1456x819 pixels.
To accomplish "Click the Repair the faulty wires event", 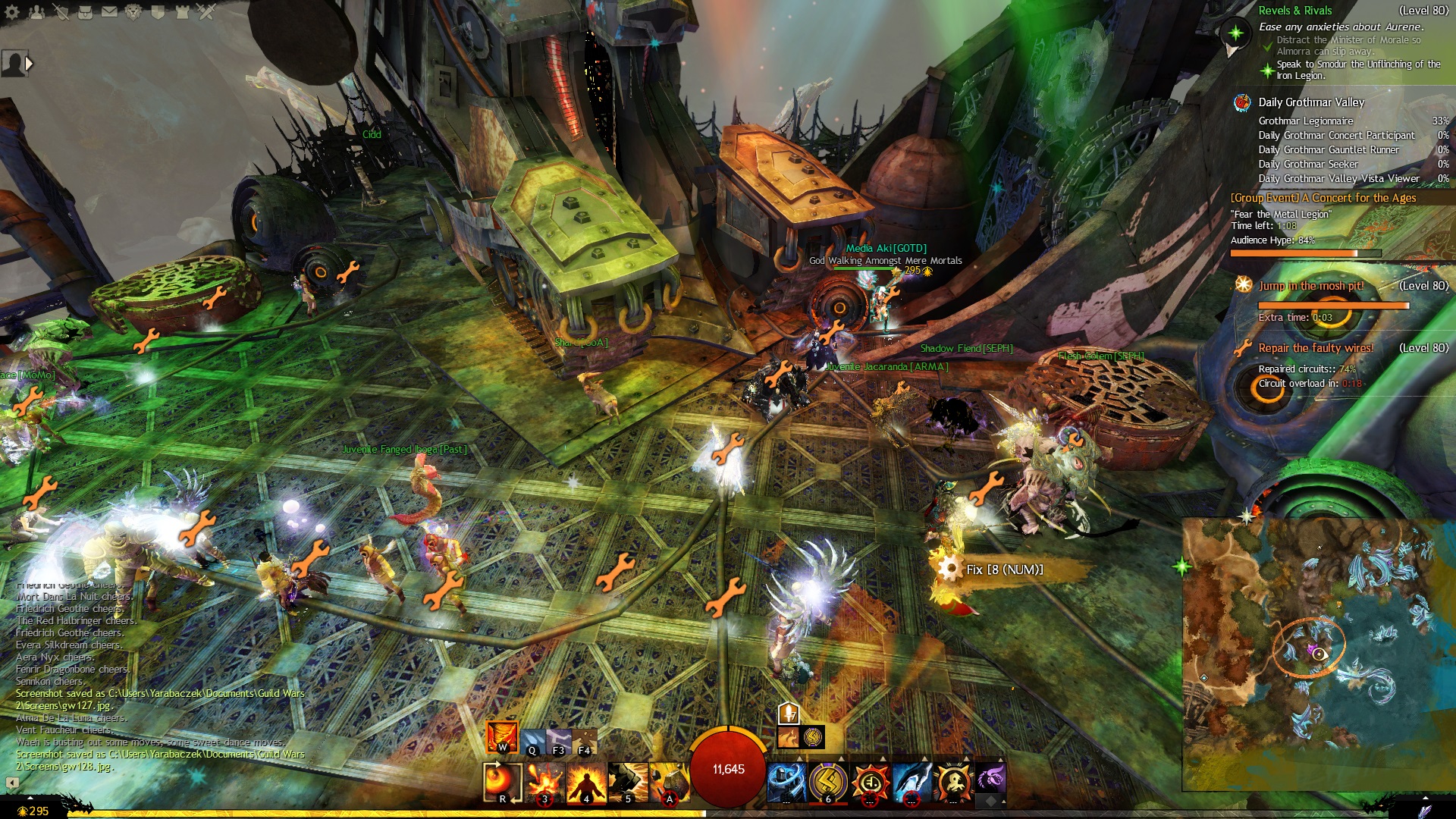I will 1316,348.
